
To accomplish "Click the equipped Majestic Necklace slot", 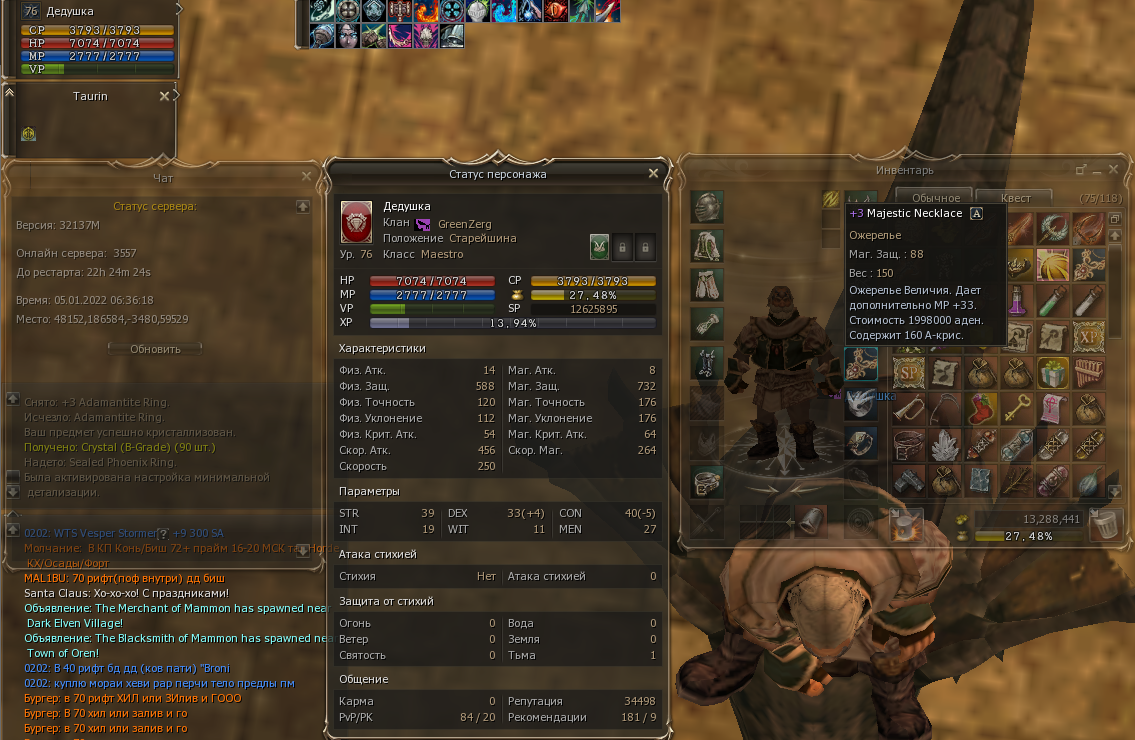I will pos(860,364).
